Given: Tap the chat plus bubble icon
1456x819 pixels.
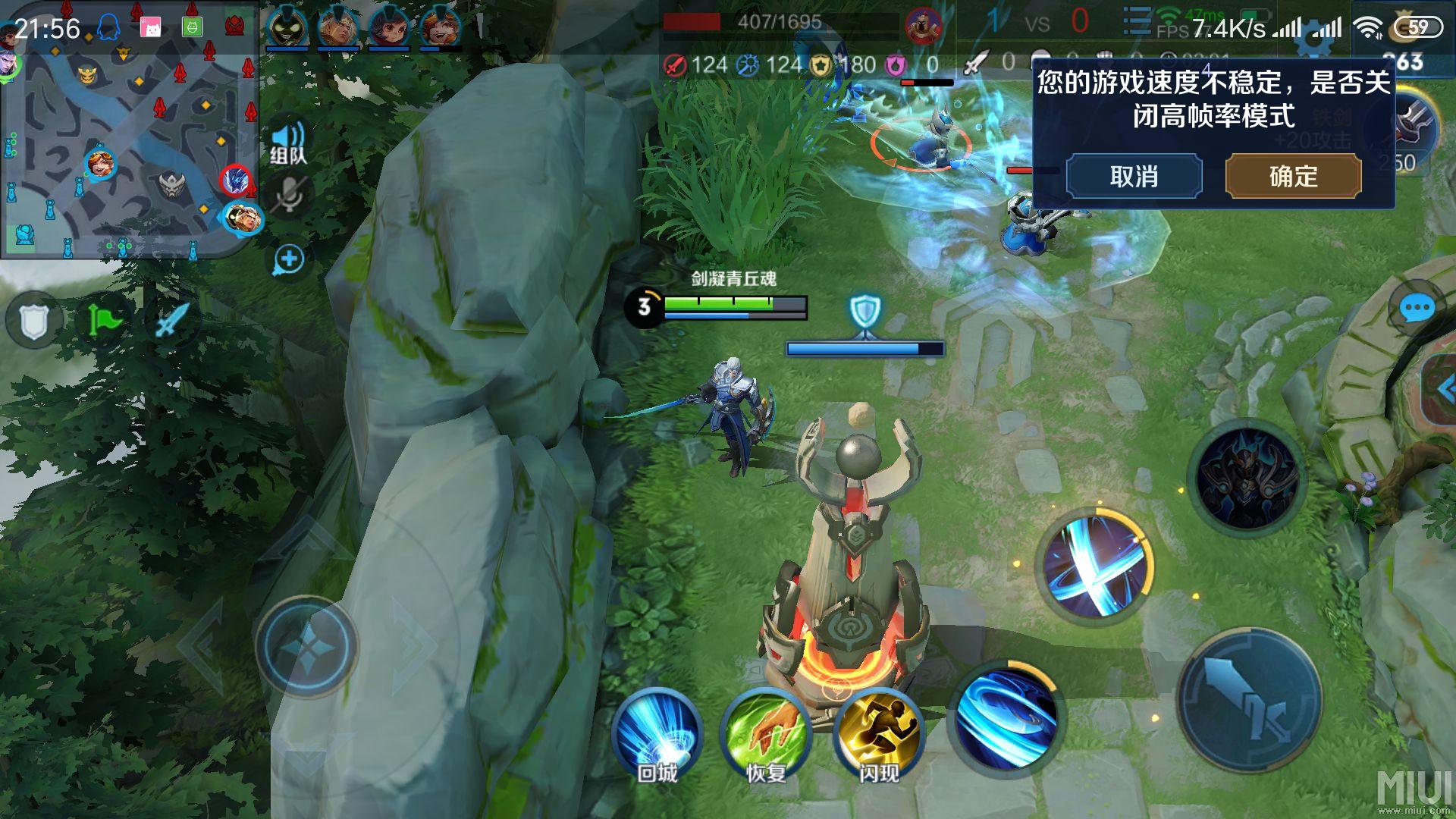Looking at the screenshot, I should (x=289, y=259).
